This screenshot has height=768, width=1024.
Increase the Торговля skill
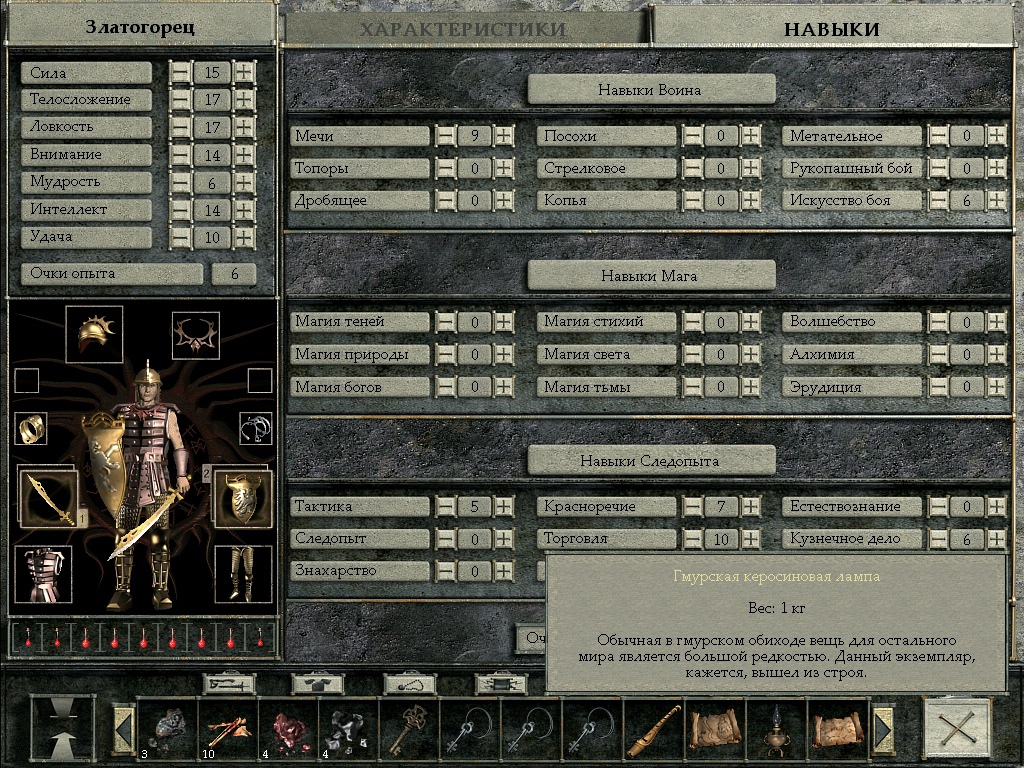tap(751, 539)
